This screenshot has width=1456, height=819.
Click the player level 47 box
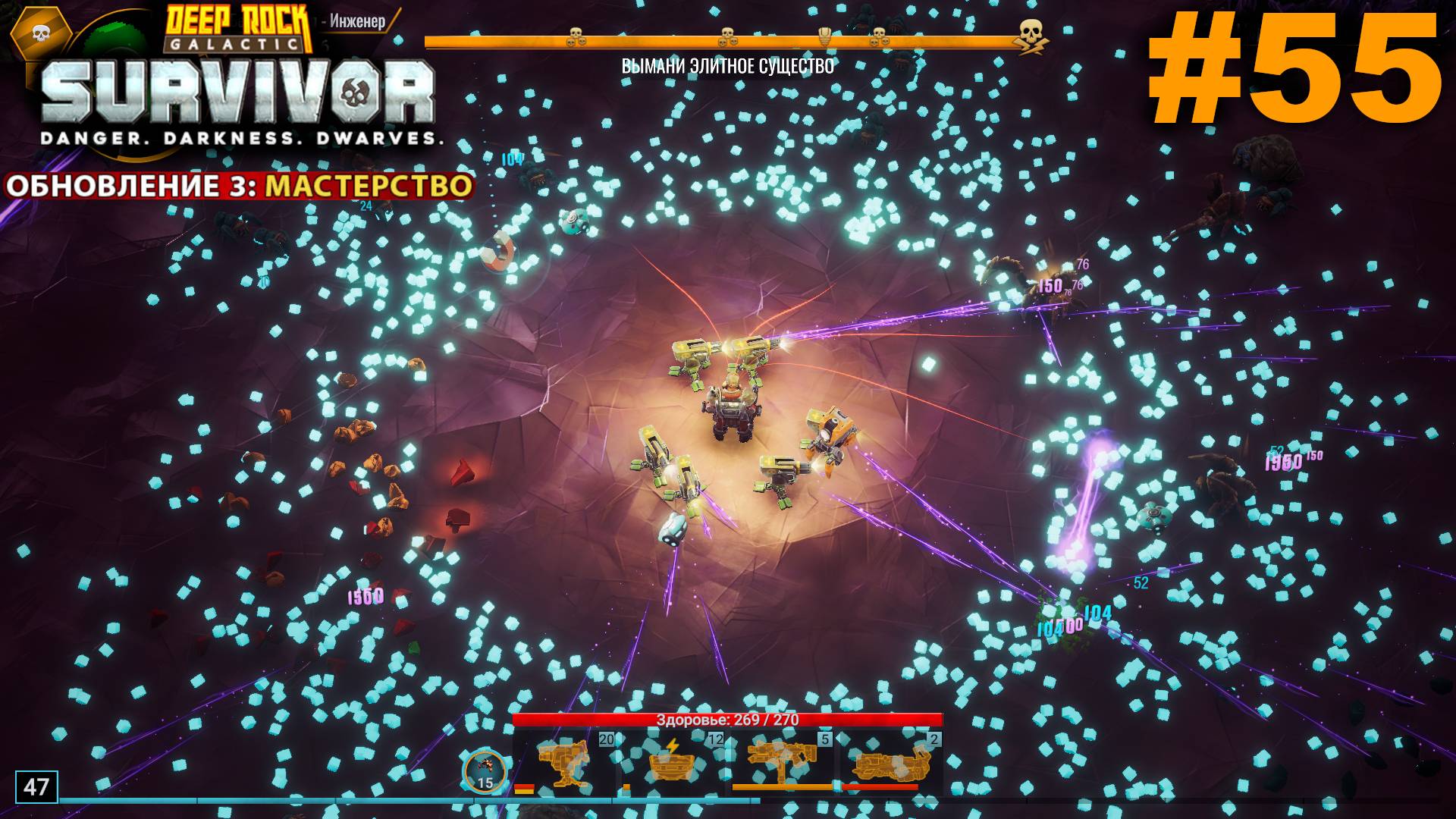click(x=36, y=786)
